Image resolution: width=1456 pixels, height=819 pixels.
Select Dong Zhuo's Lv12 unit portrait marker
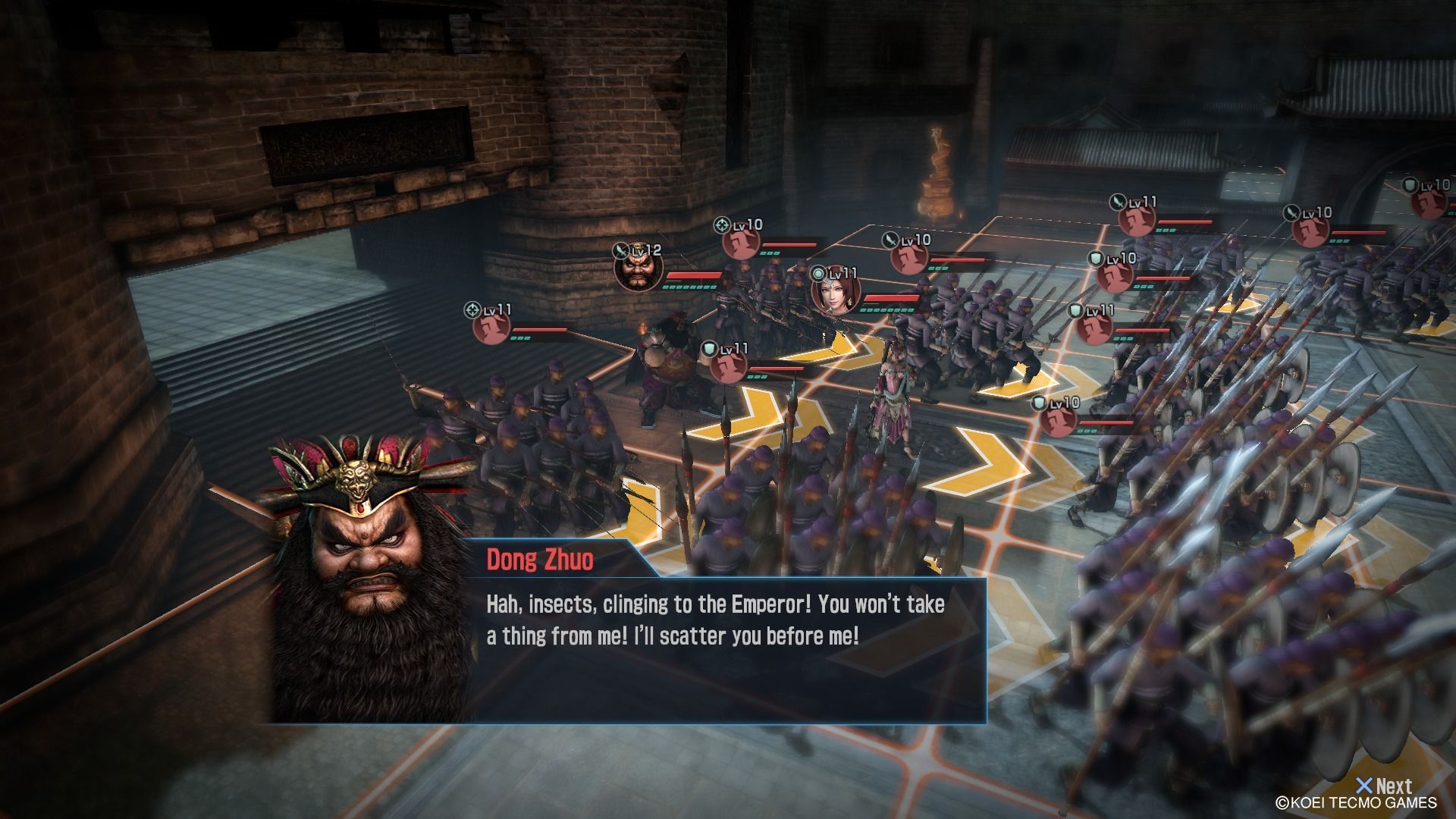point(638,269)
